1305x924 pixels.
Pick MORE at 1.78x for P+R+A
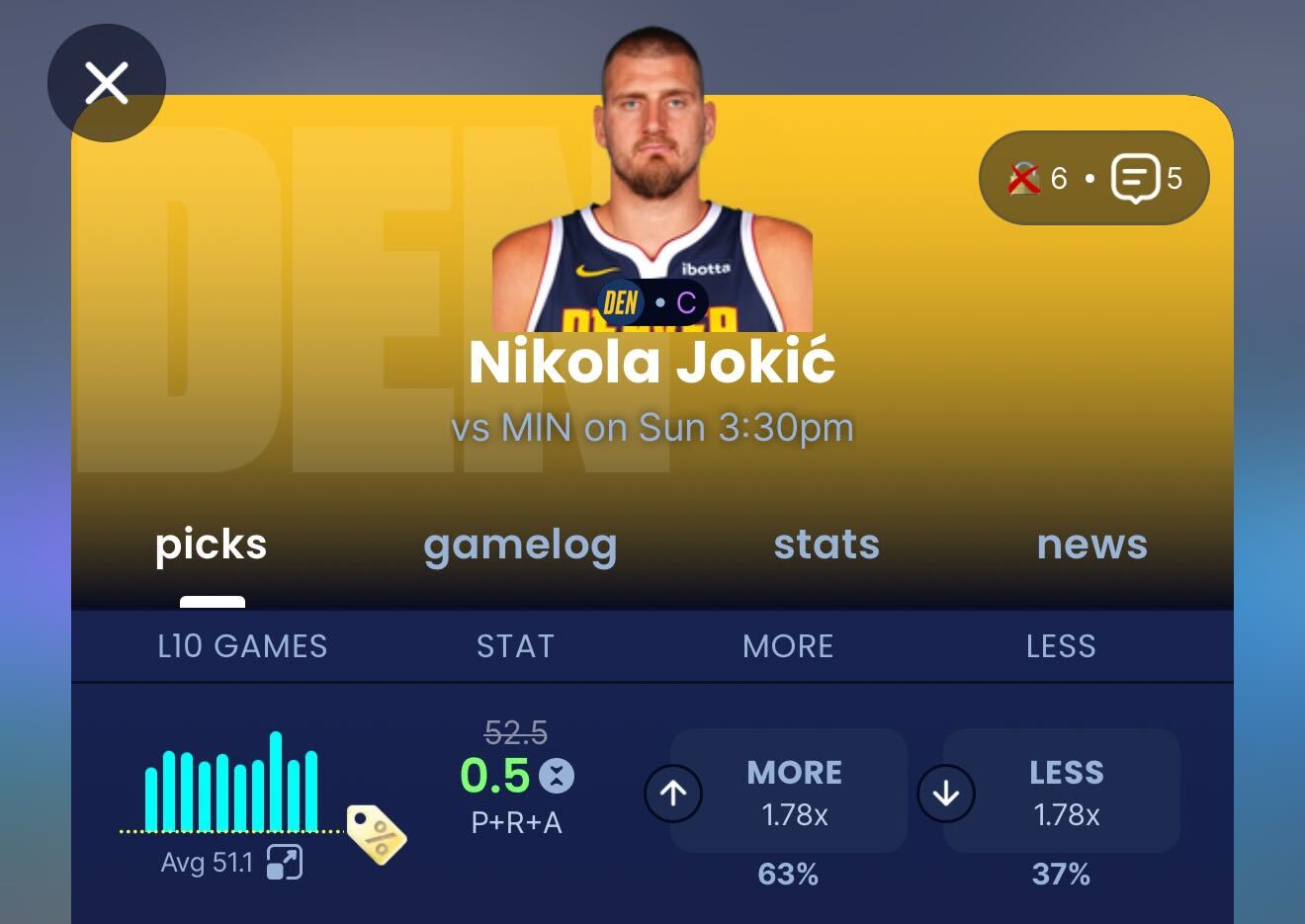[x=789, y=792]
